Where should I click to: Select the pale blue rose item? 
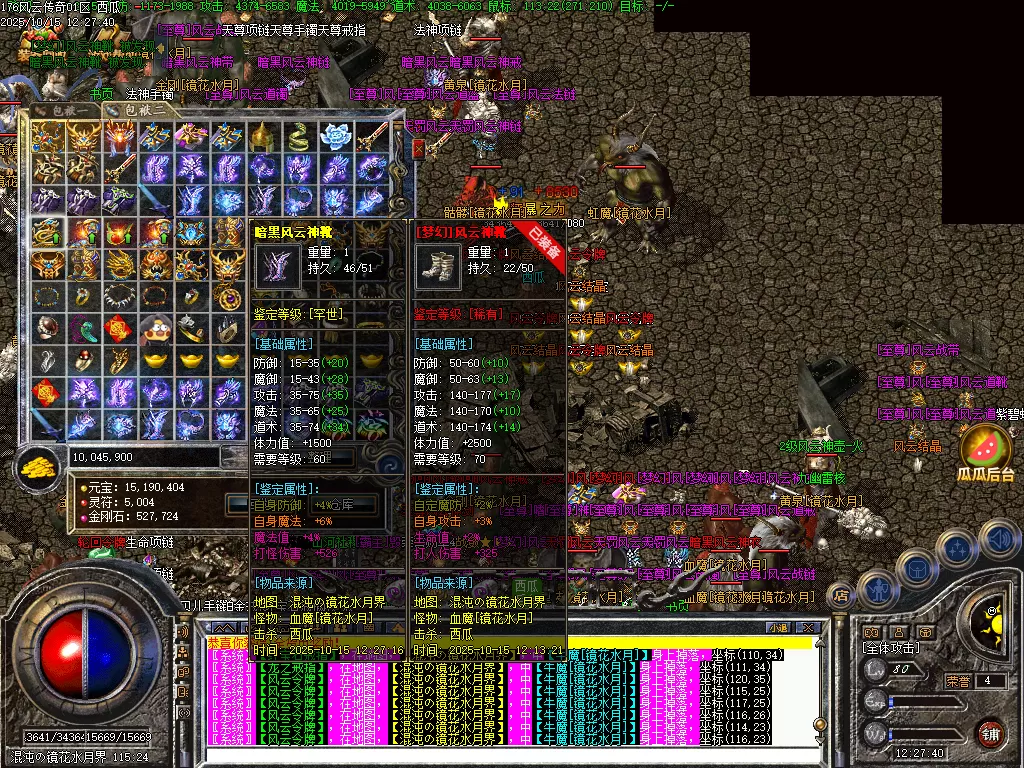click(x=333, y=135)
